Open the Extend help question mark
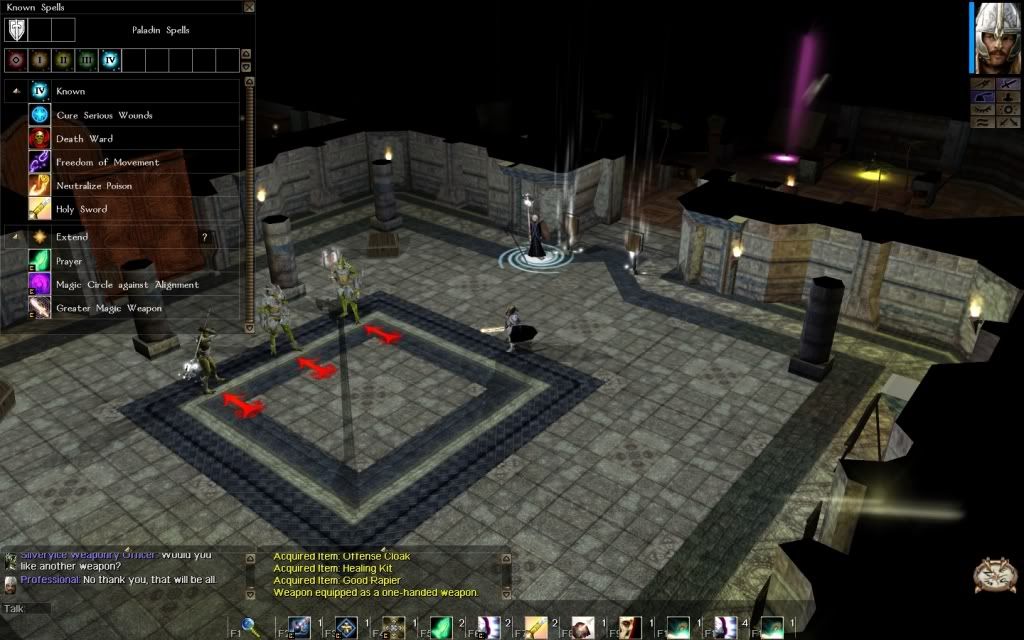1024x640 pixels. point(205,237)
